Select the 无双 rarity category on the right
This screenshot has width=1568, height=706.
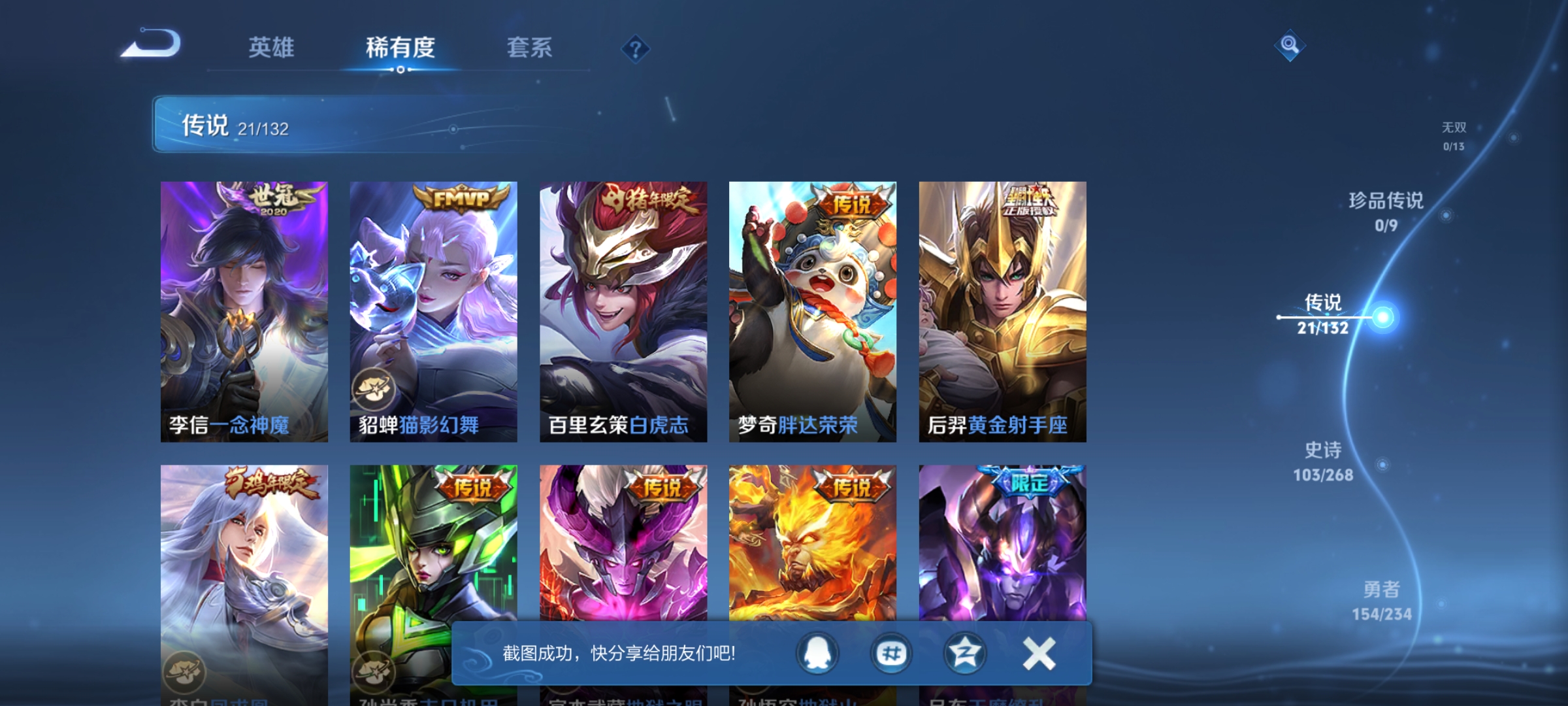tap(1455, 129)
